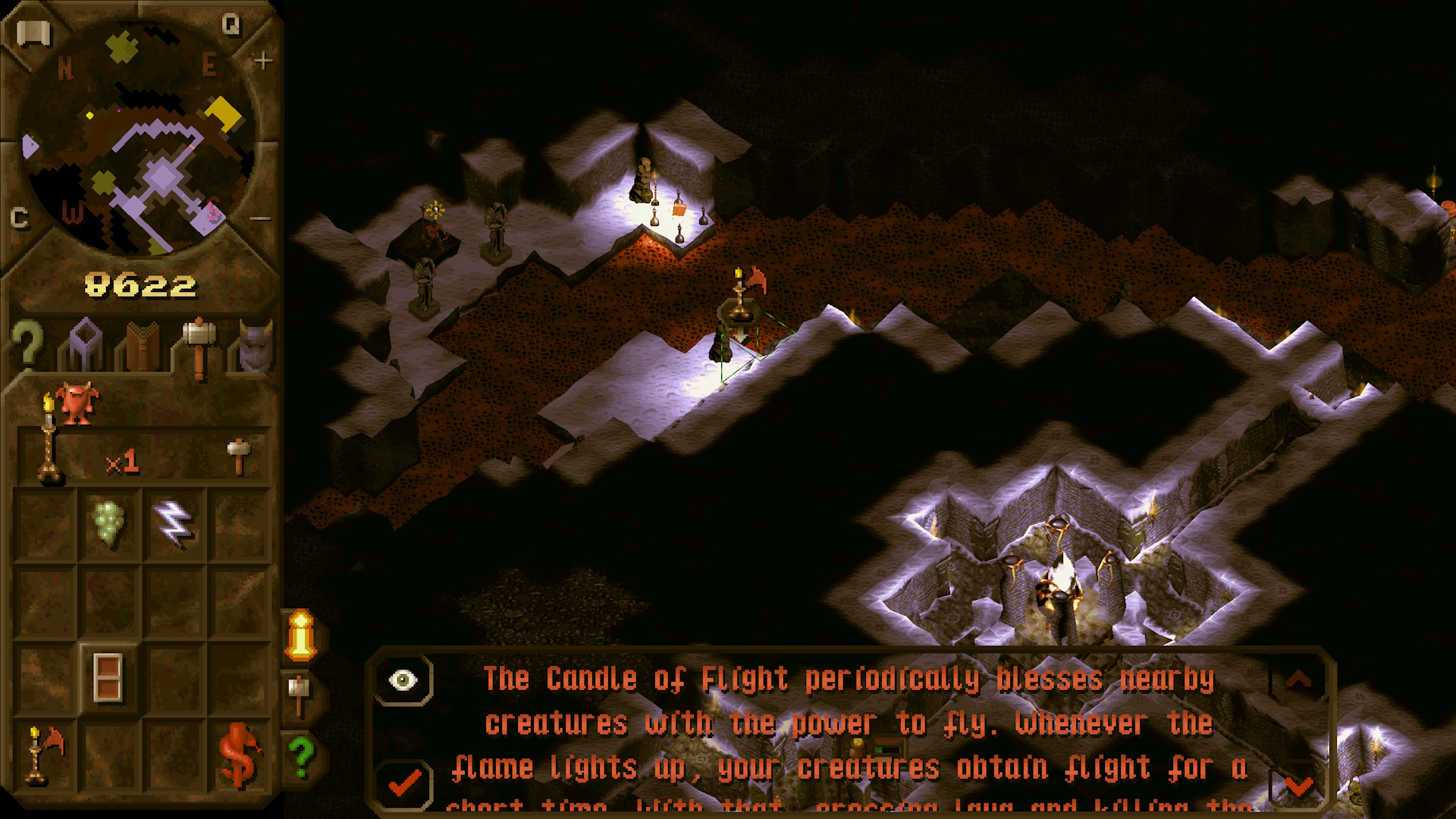1456x819 pixels.
Task: Click the eye icon in message box
Action: tap(403, 680)
